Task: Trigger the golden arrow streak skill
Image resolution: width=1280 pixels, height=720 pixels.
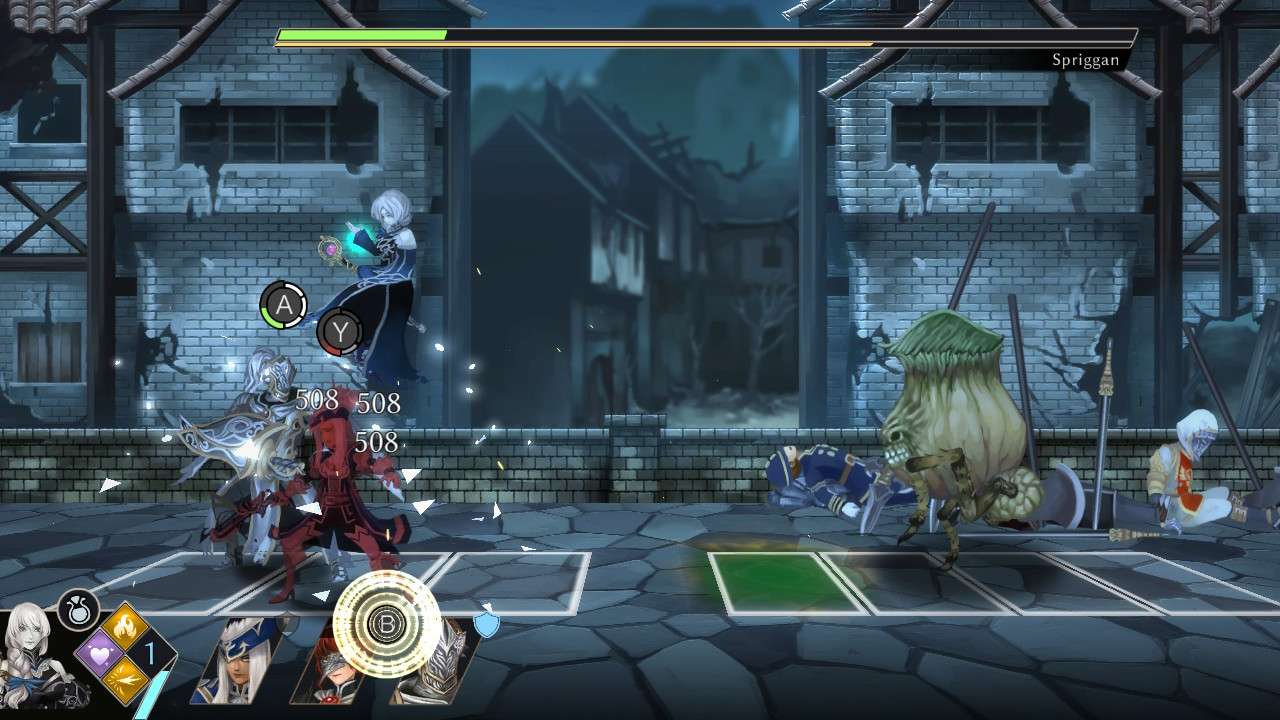Action: pyautogui.click(x=128, y=680)
